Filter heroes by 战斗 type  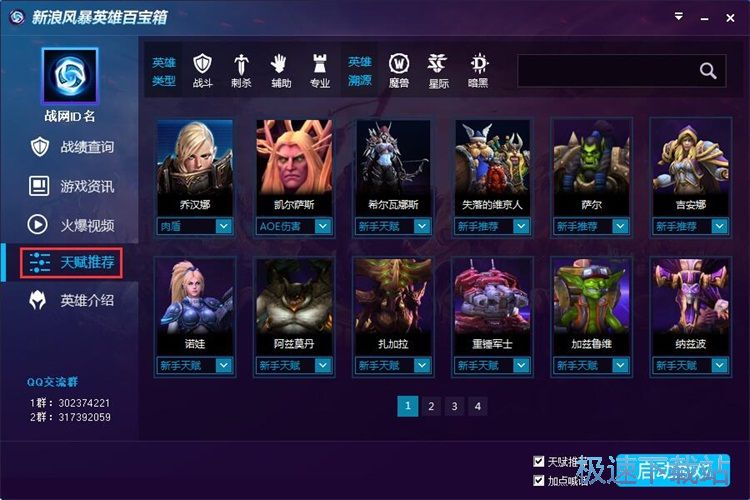click(203, 70)
